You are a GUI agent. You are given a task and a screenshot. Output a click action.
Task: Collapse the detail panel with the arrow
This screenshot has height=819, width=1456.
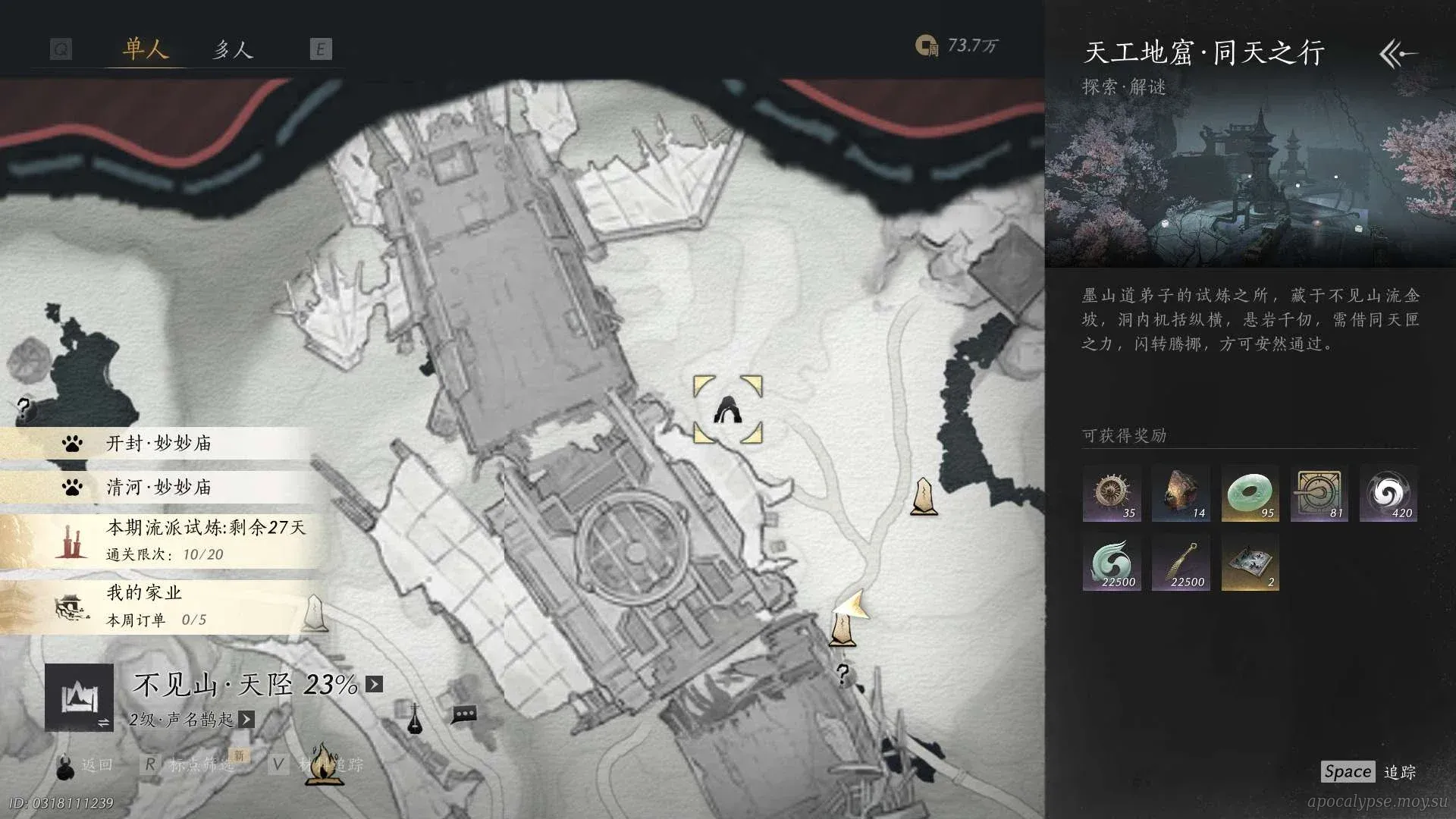point(1398,54)
